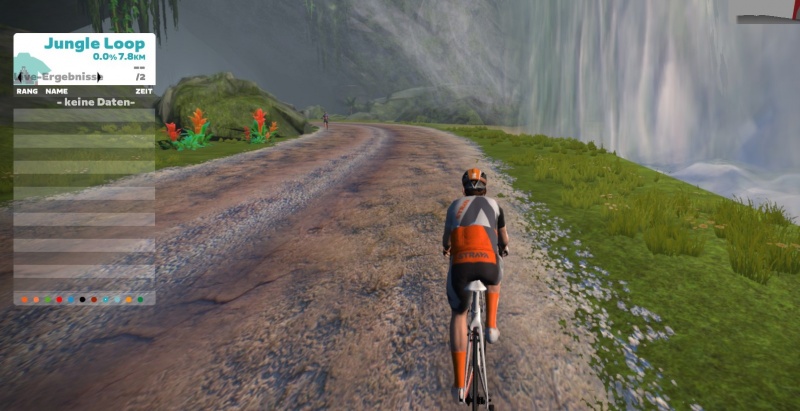Screen dimensions: 800x411
Task: Click the right arrow beside Live-Ergebnisse
Action: pyautogui.click(x=99, y=77)
